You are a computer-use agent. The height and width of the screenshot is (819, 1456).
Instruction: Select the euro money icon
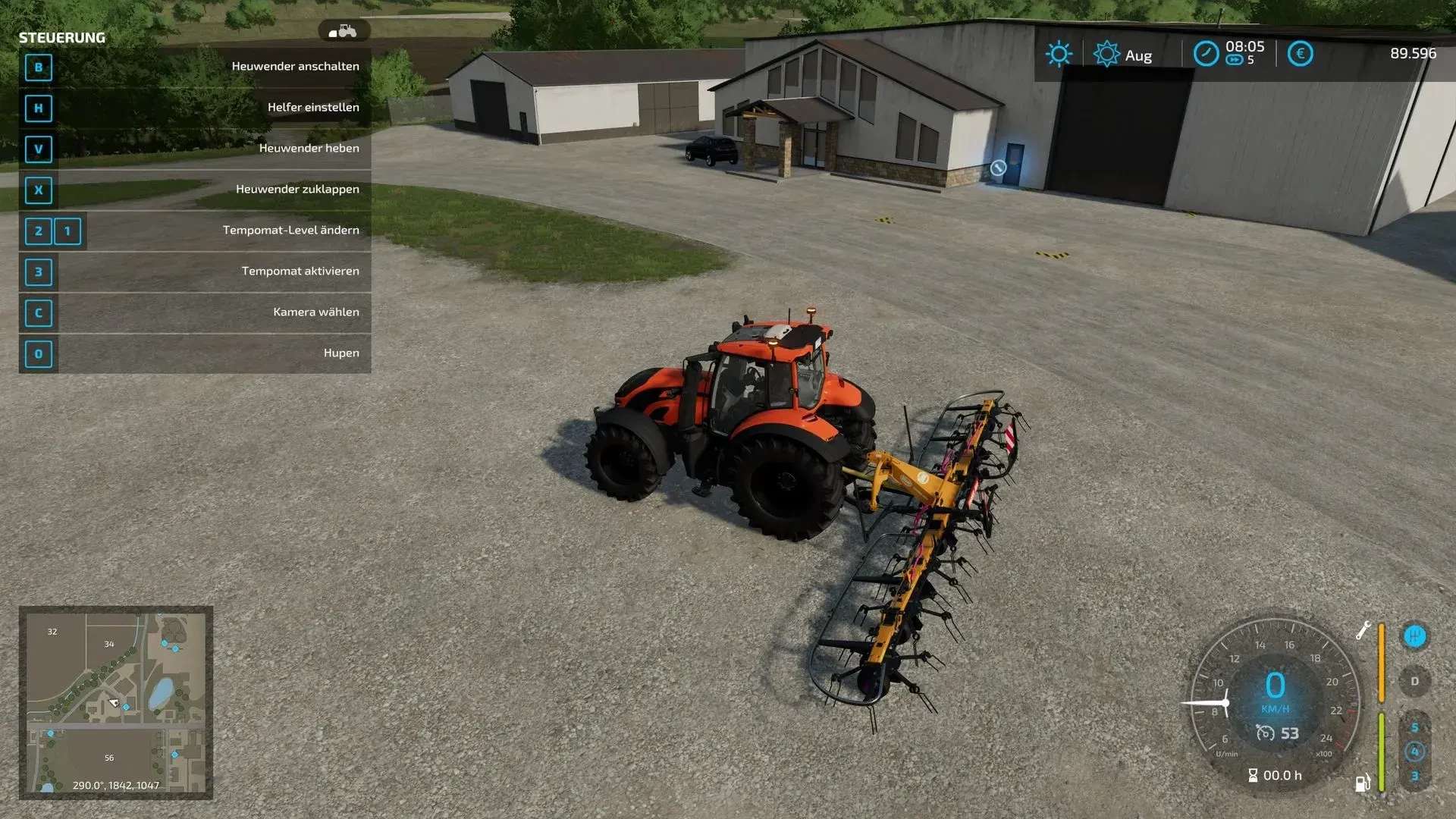pos(1300,54)
